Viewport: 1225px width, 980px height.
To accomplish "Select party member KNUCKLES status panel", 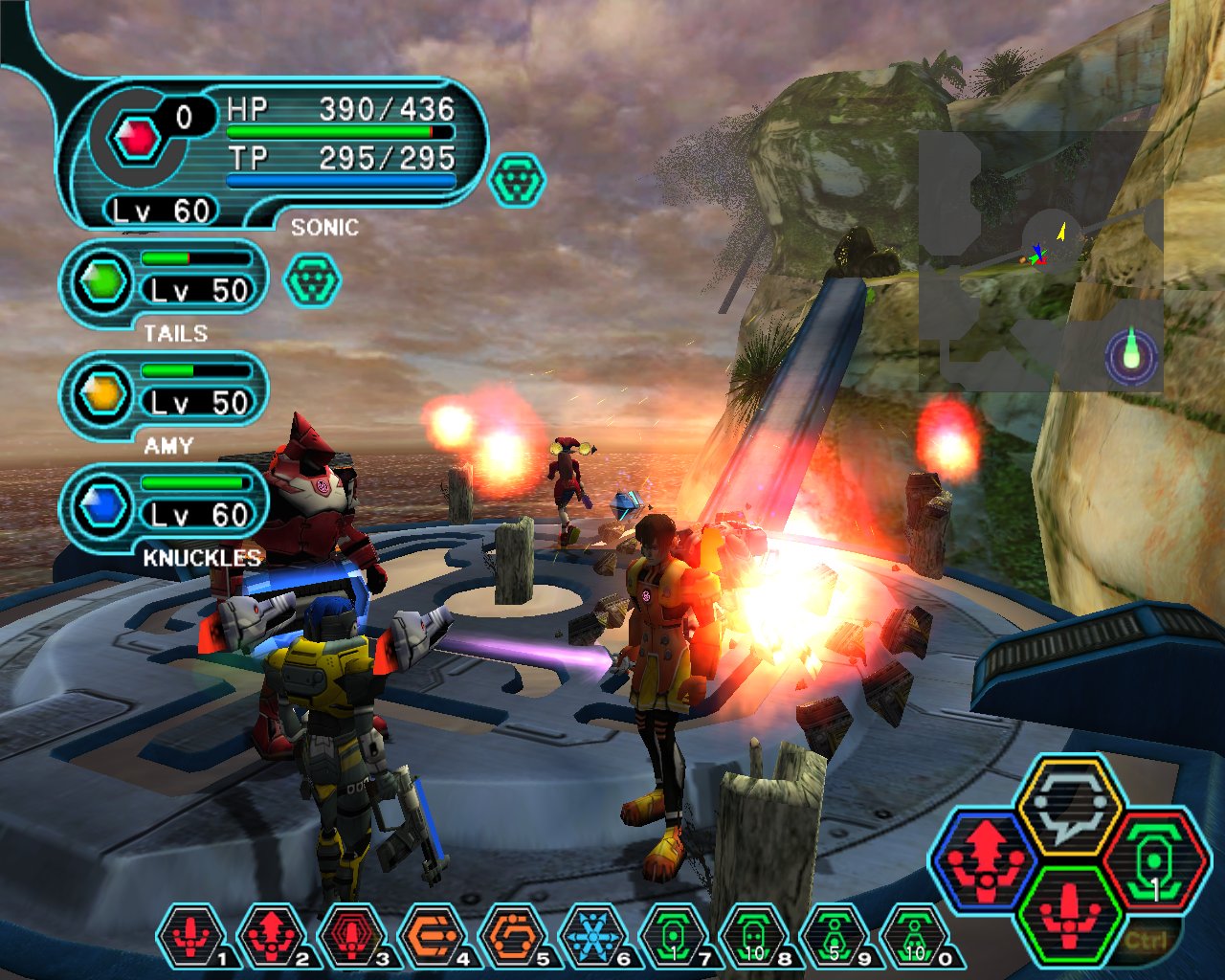I will pyautogui.click(x=165, y=508).
